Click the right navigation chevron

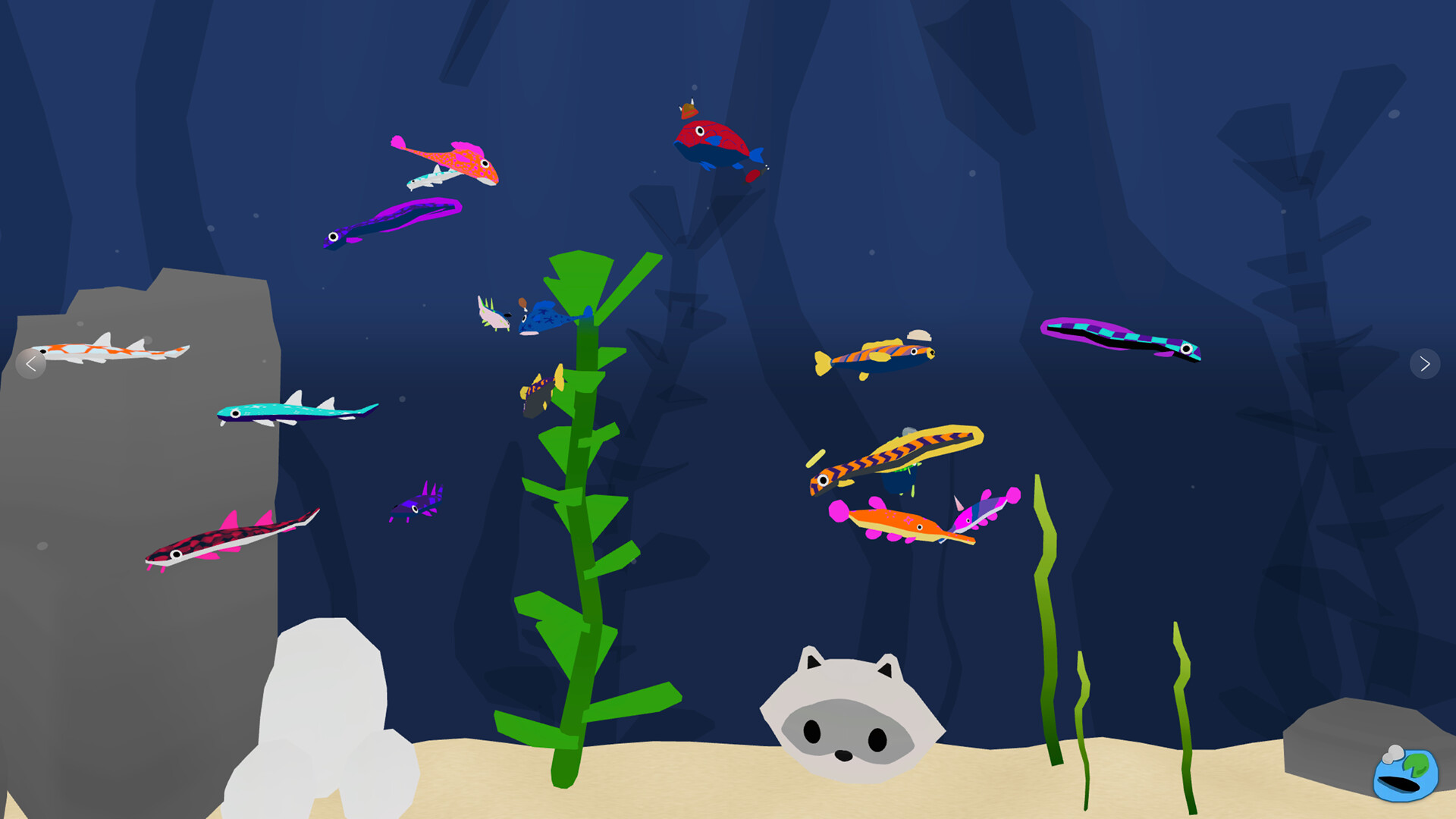[x=1426, y=365]
